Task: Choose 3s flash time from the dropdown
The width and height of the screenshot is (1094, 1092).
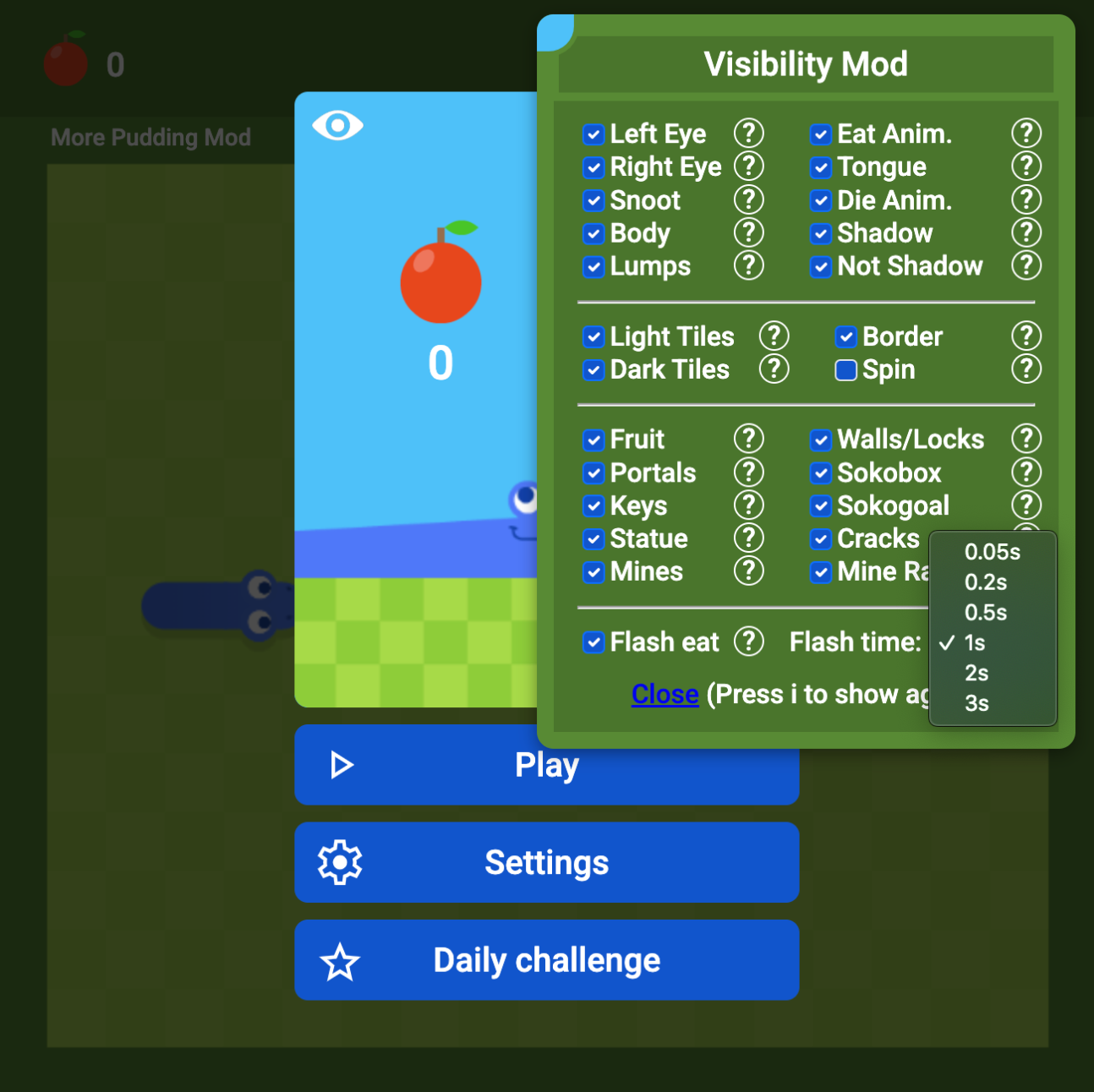Action: (975, 702)
